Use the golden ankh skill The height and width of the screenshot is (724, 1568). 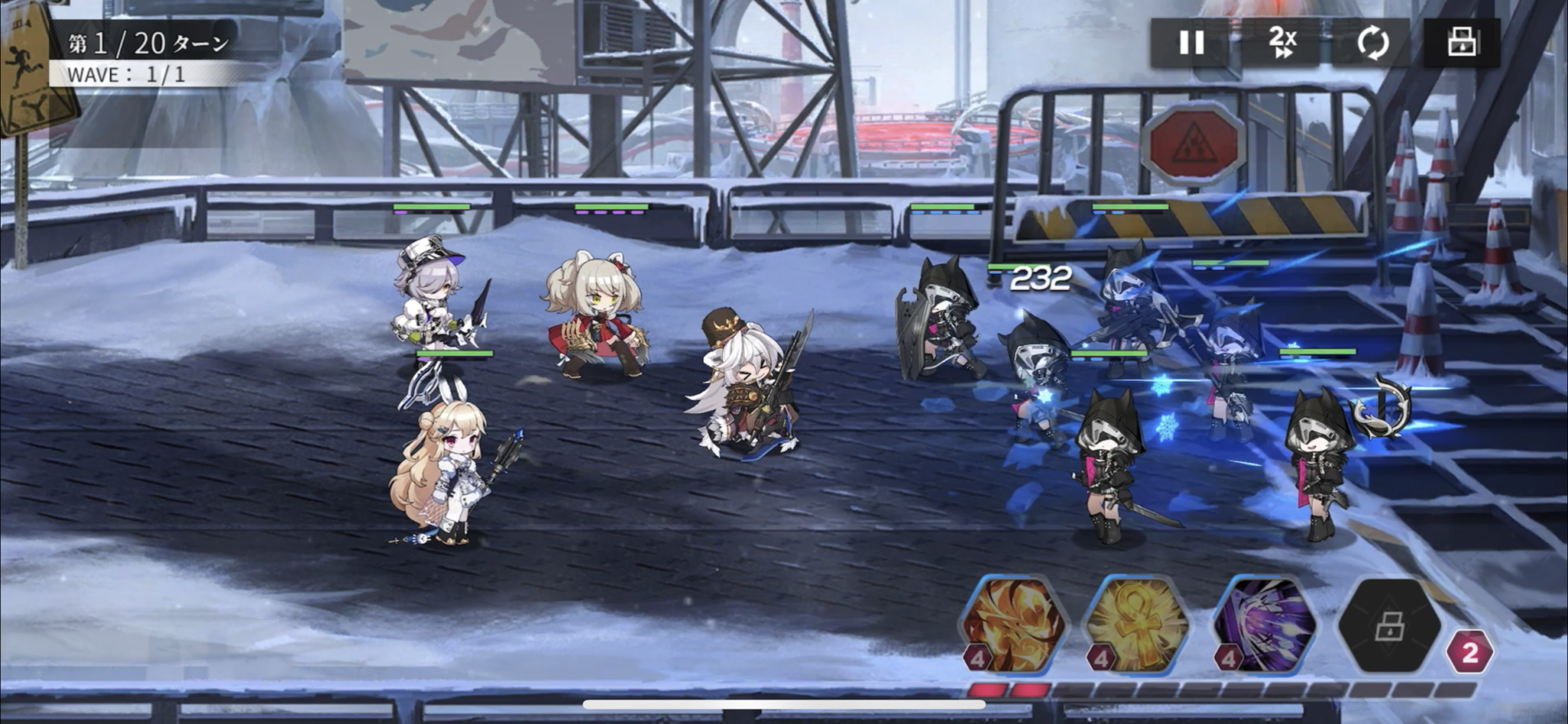1138,625
